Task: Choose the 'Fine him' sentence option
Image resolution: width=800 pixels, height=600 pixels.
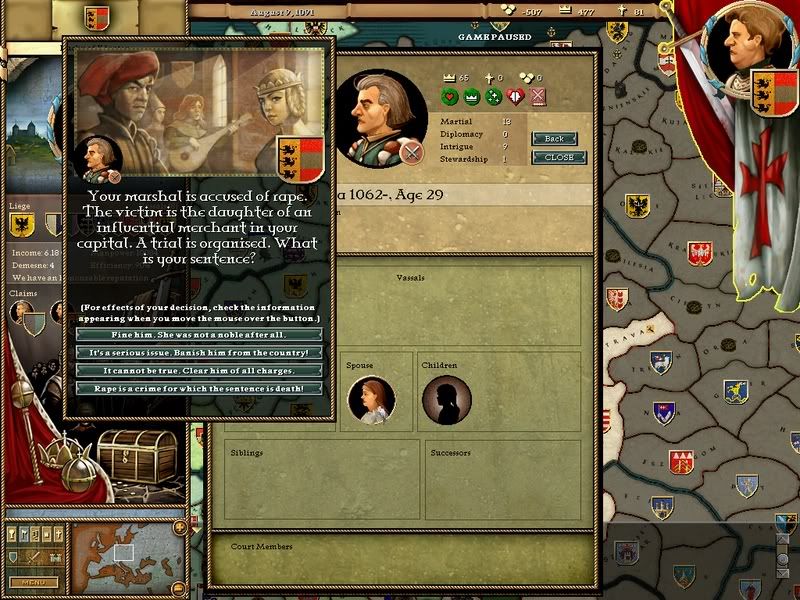Action: (x=199, y=334)
